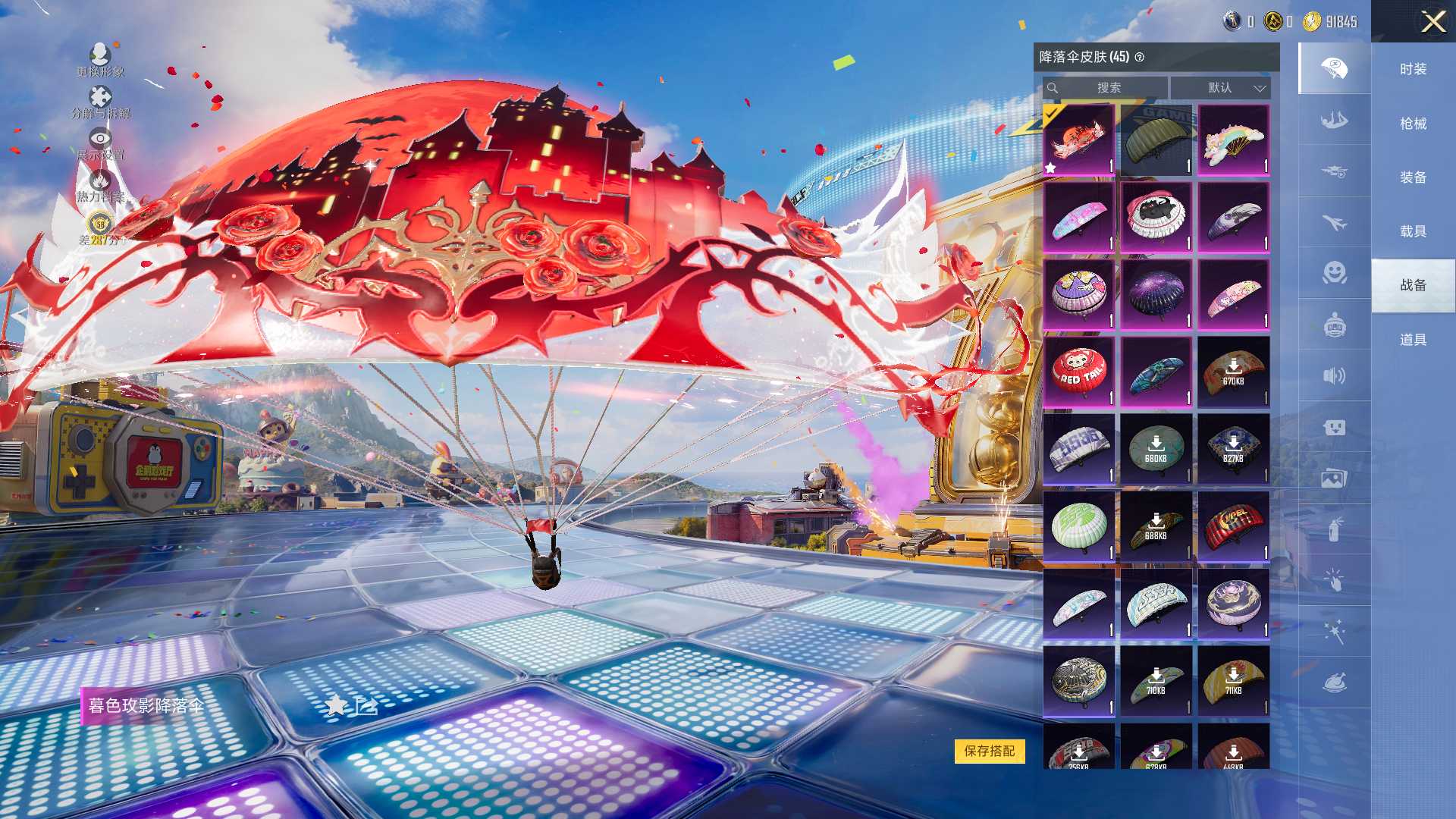Switch to the skydiving pose subcategory
Image resolution: width=1456 pixels, height=819 pixels.
coord(1335,121)
